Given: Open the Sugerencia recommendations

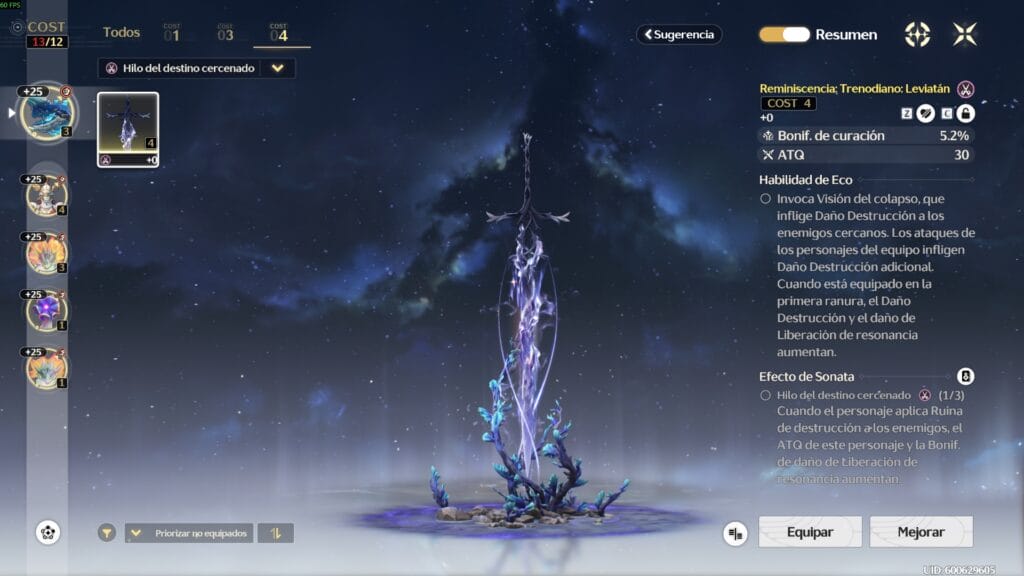Looking at the screenshot, I should click(679, 34).
